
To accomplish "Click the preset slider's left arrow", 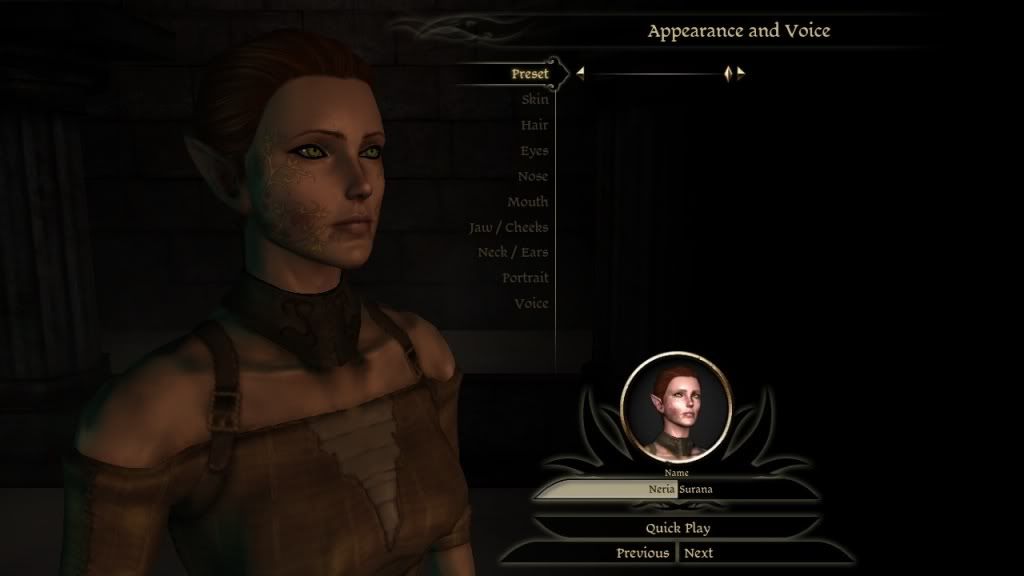I will [x=580, y=73].
